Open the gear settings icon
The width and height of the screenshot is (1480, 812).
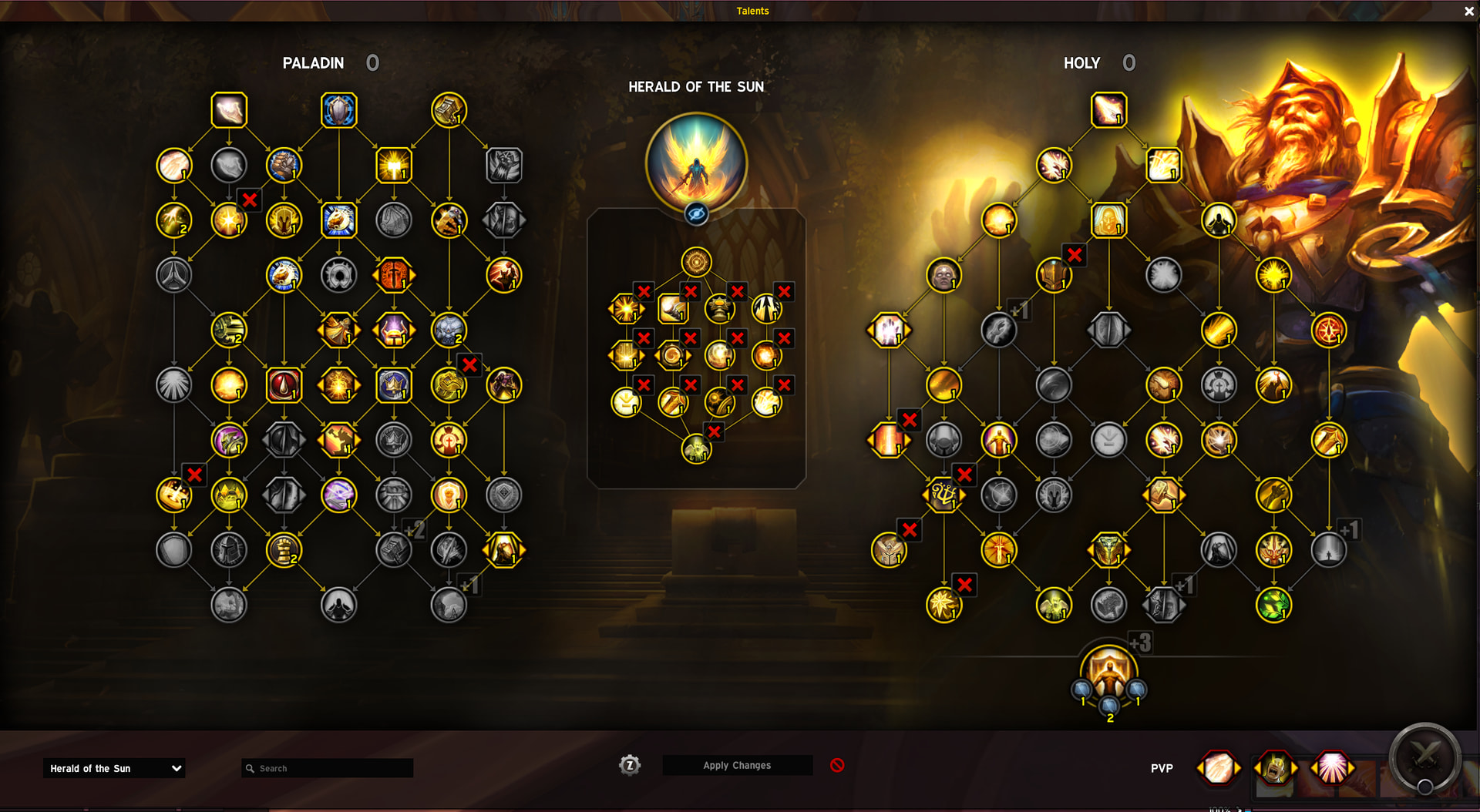[630, 765]
